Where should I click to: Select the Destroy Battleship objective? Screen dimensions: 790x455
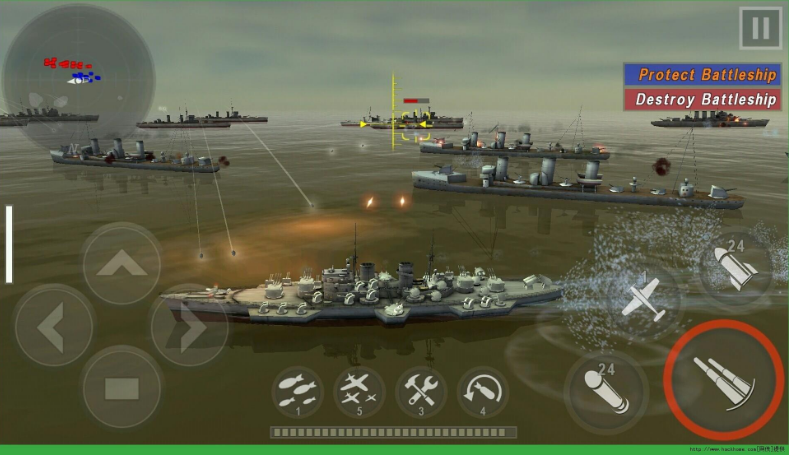coord(702,99)
